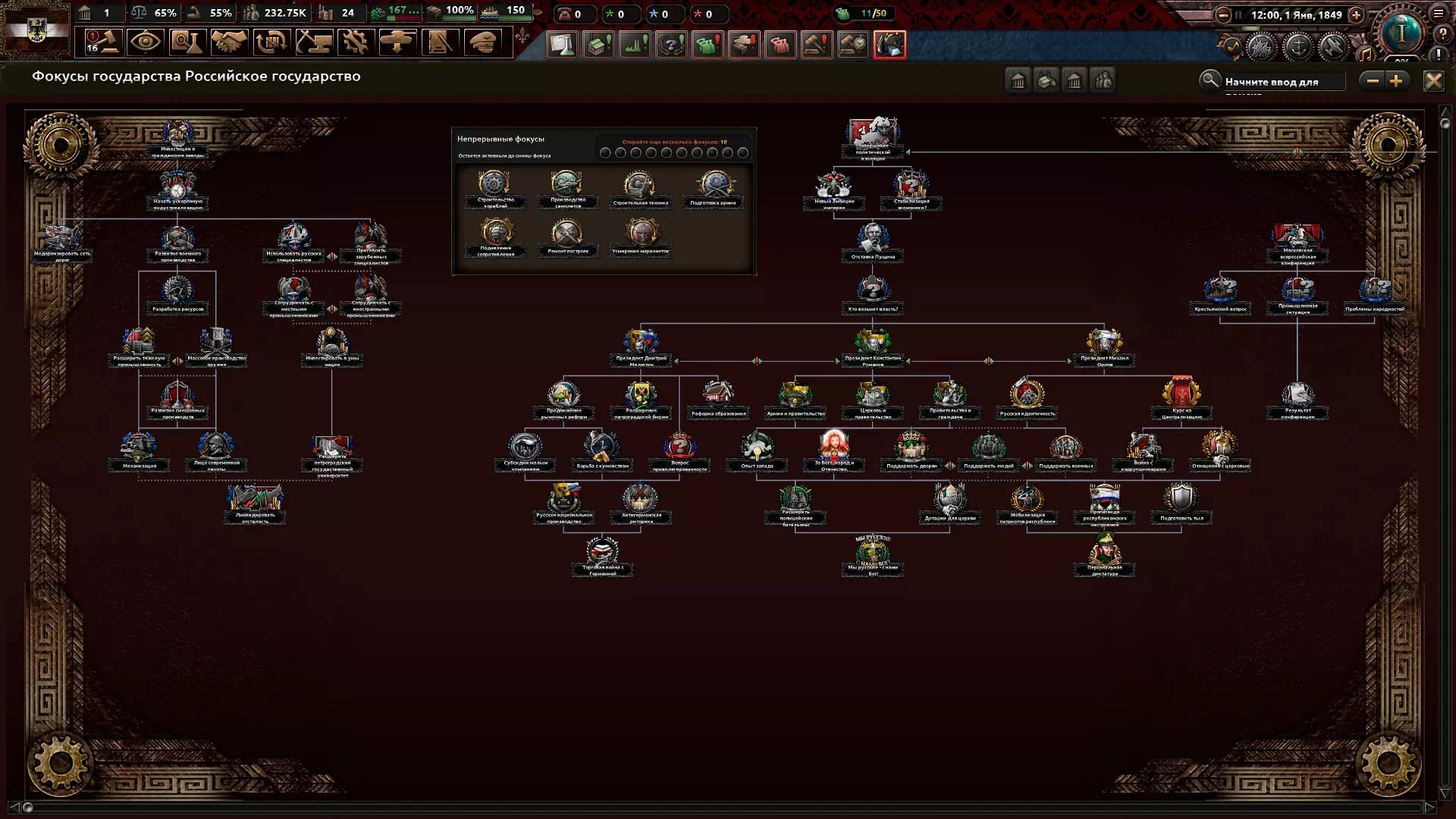Screen dimensions: 1456x819
Task: Open the main menu hamburger button
Action: [x=1439, y=13]
